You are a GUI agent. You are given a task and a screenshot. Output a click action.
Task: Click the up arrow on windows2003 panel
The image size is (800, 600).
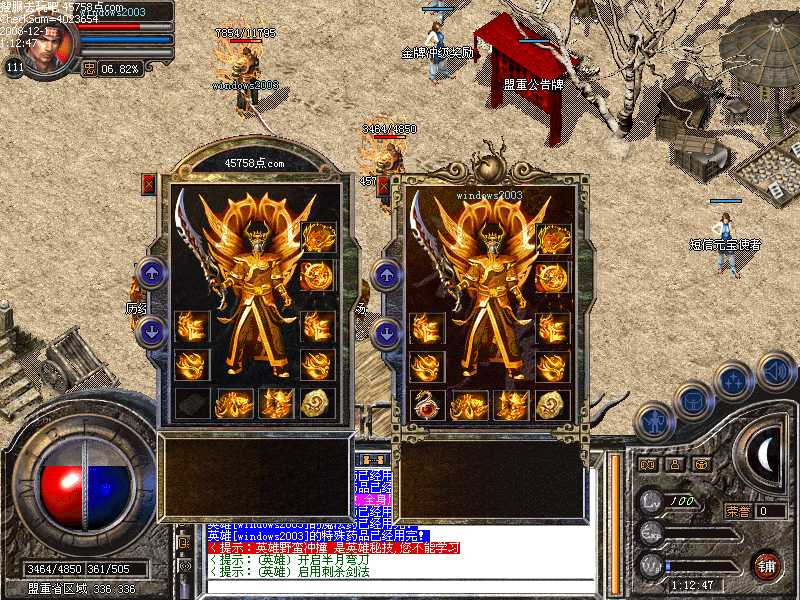tap(387, 272)
